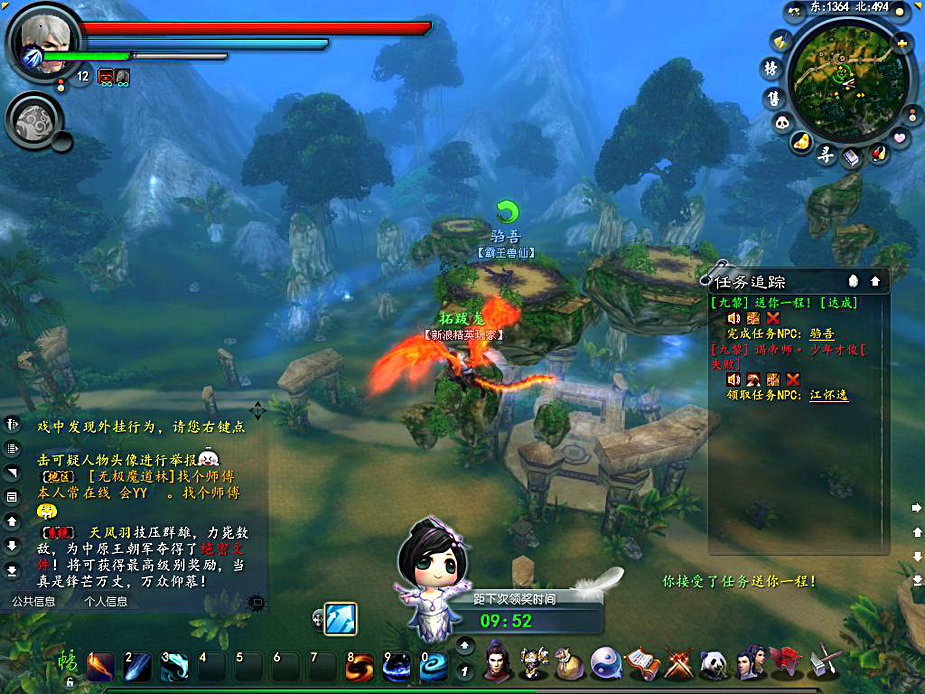Open the crossed swords menu icon
The height and width of the screenshot is (694, 925).
(677, 663)
